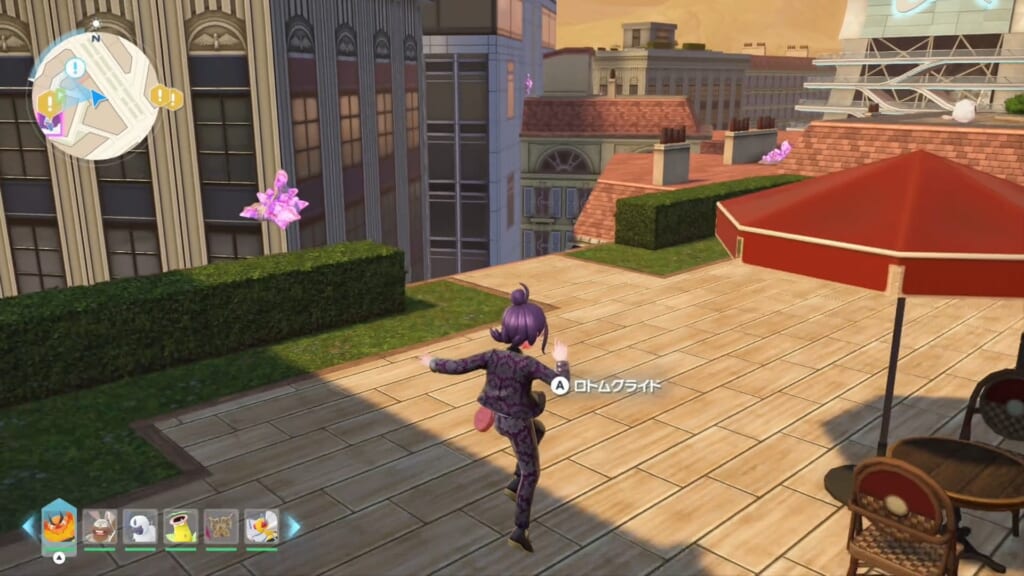The height and width of the screenshot is (576, 1024).
Task: Select the white Absol party slot
Action: [140, 526]
